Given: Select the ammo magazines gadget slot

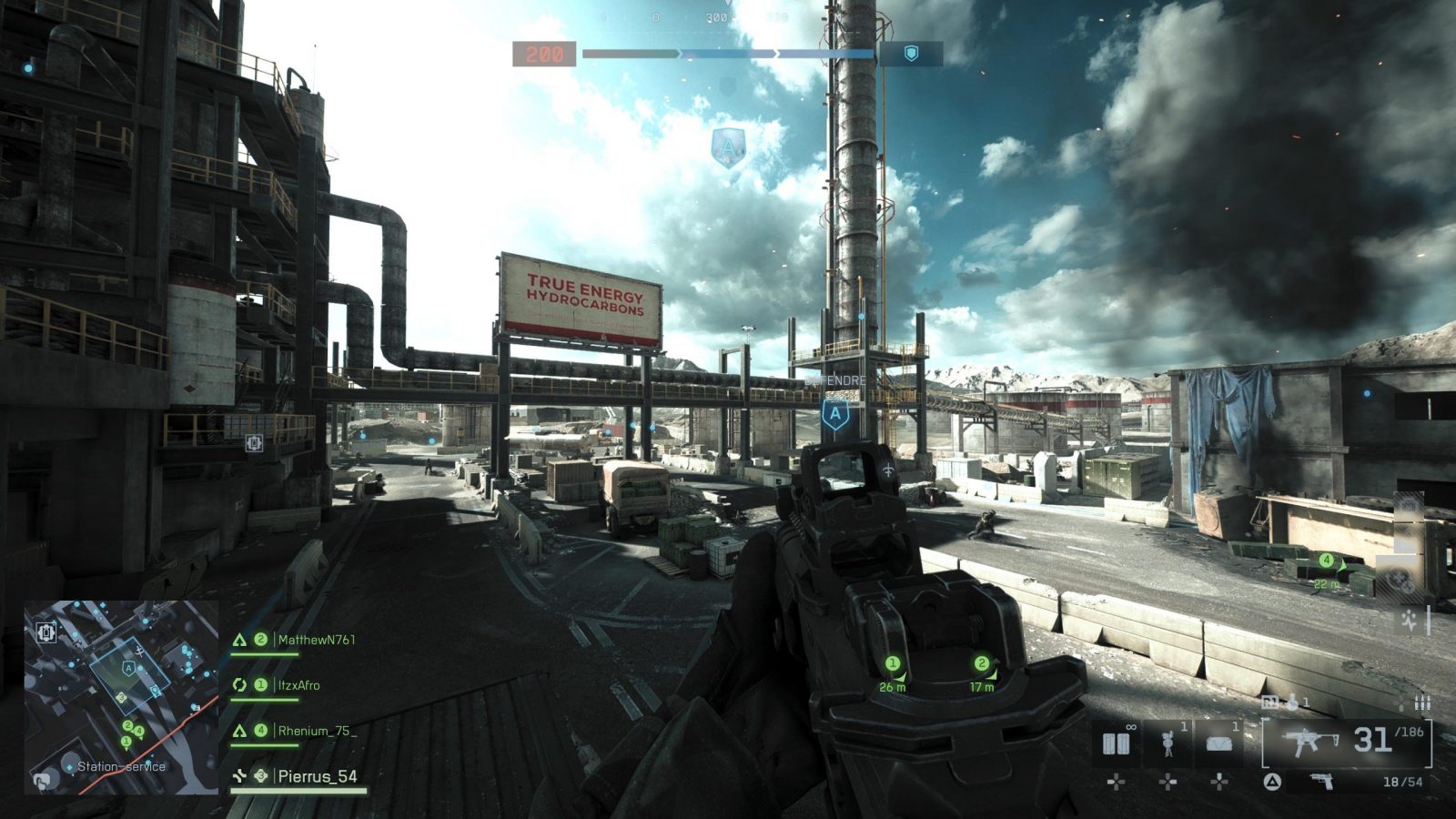Looking at the screenshot, I should [x=1117, y=743].
